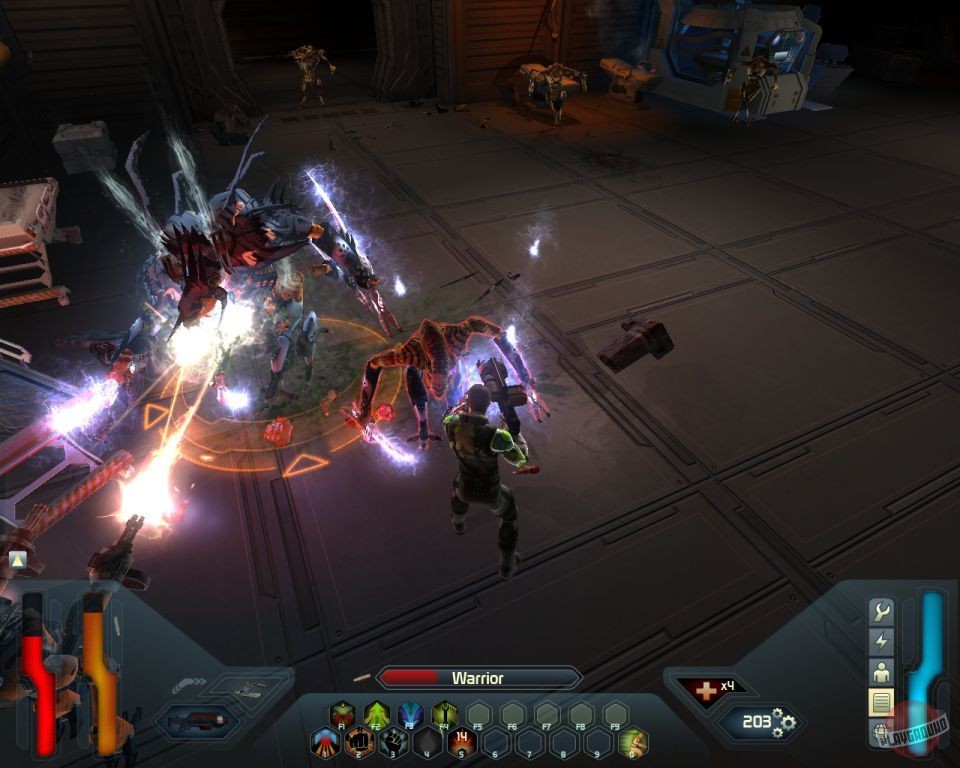Activate the raised fist skill in slot 3

pyautogui.click(x=394, y=742)
